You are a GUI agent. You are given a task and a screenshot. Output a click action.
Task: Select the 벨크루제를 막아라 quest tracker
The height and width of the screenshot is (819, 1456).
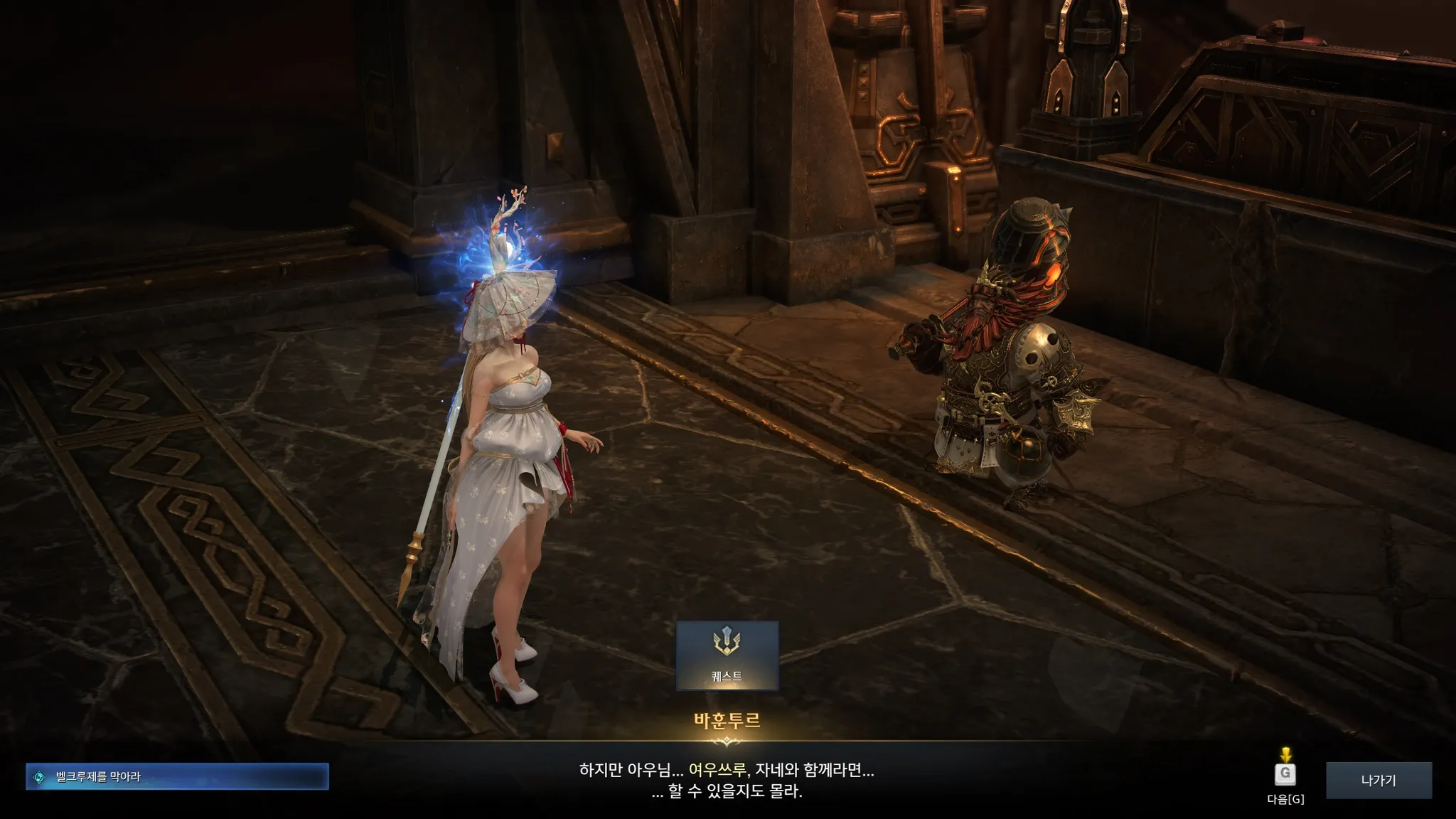177,777
